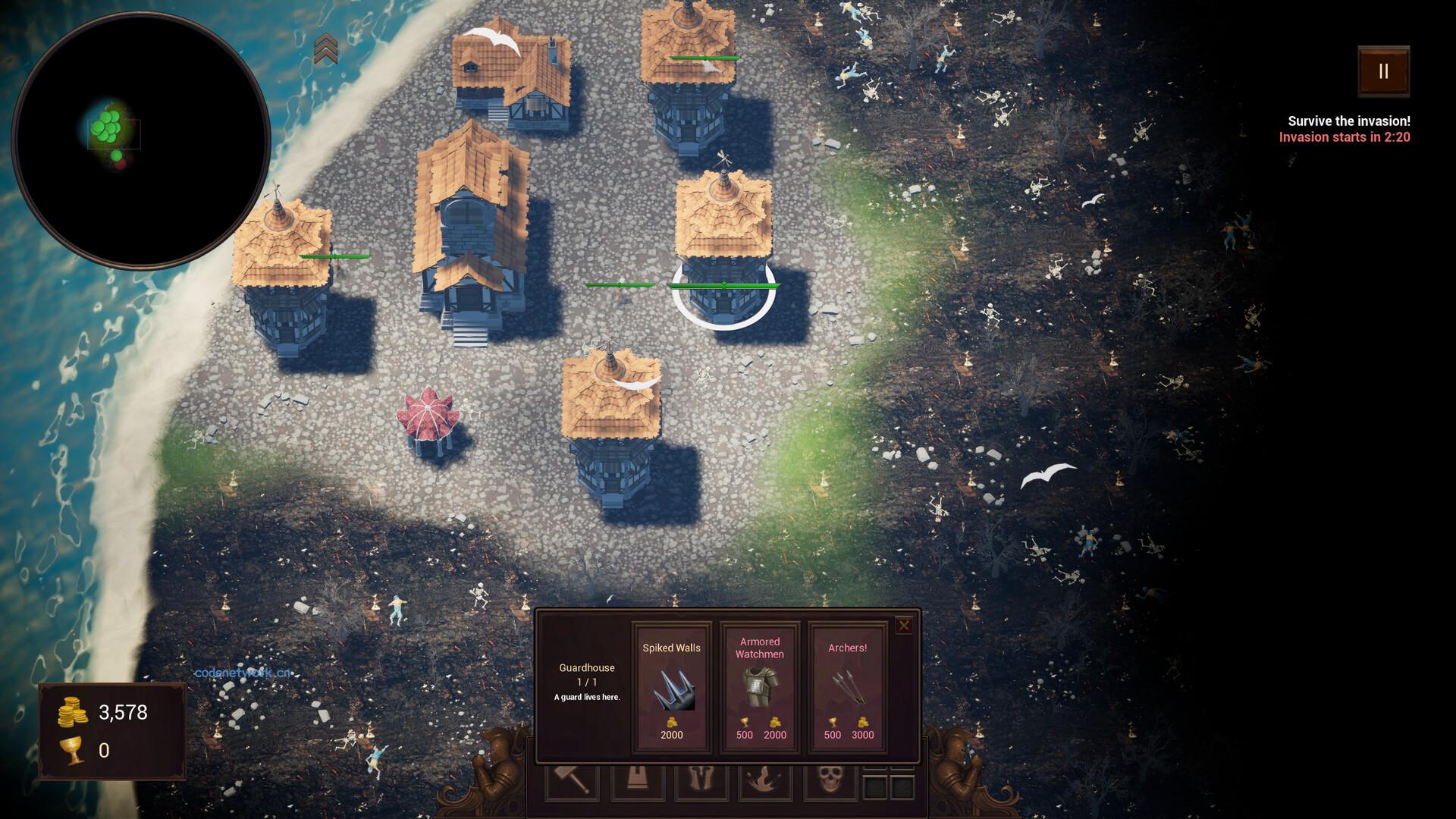Click the Survive the invasion! objective text
Screen dimensions: 1456x819
pos(1348,119)
